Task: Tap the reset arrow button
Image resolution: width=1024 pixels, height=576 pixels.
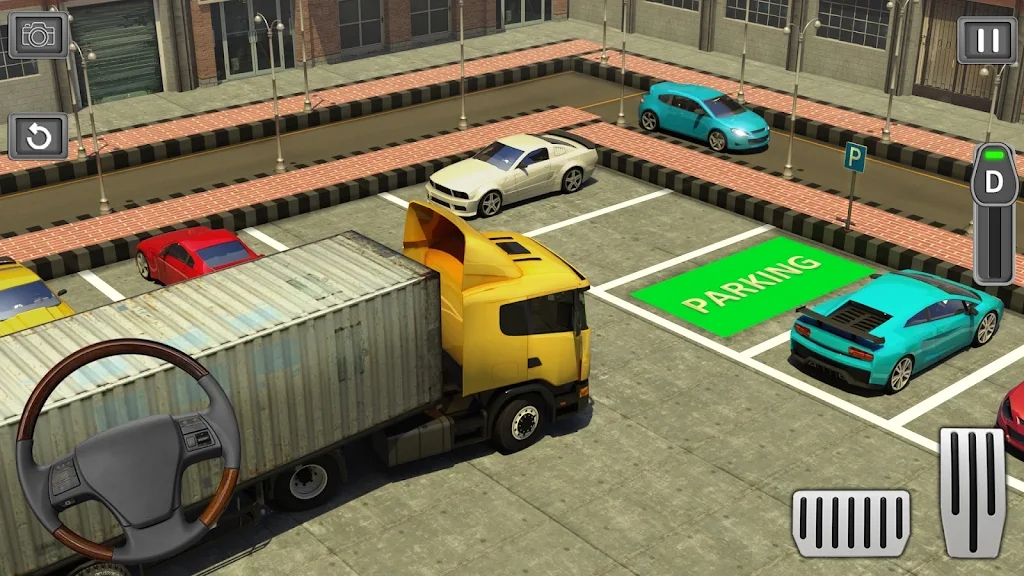Action: 39,137
